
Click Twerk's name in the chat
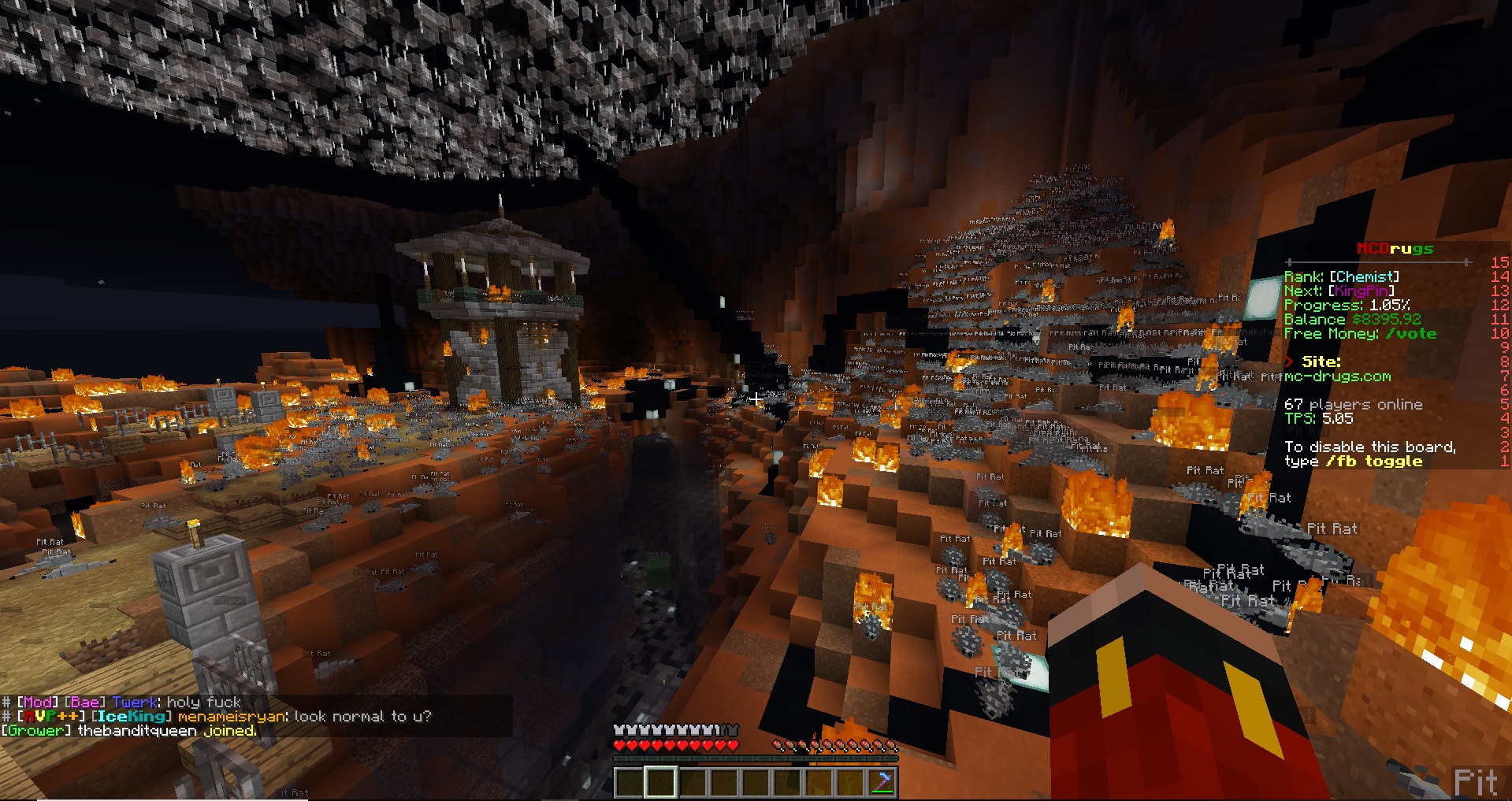pos(135,702)
